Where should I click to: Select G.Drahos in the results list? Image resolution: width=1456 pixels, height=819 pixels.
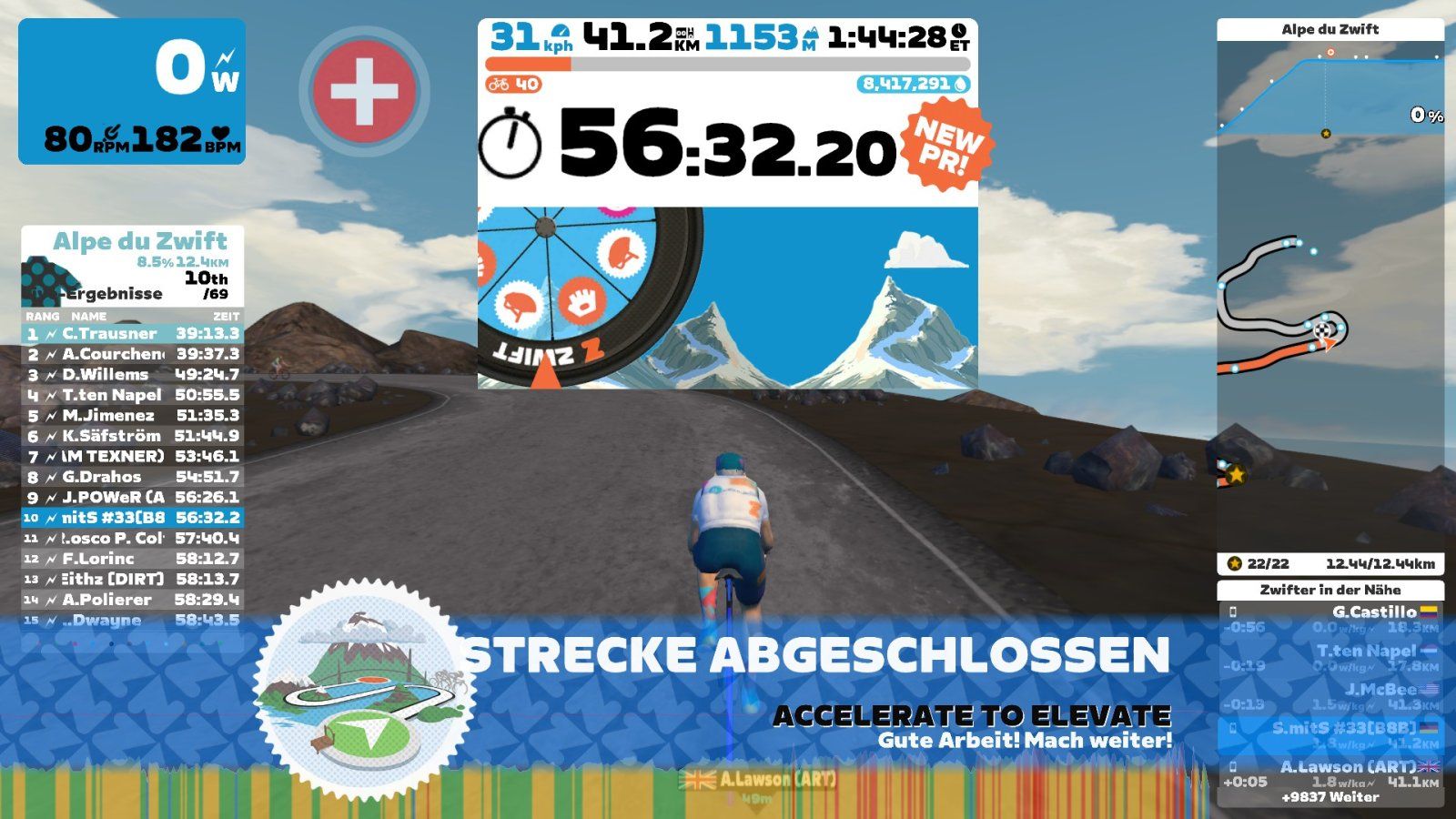[133, 477]
